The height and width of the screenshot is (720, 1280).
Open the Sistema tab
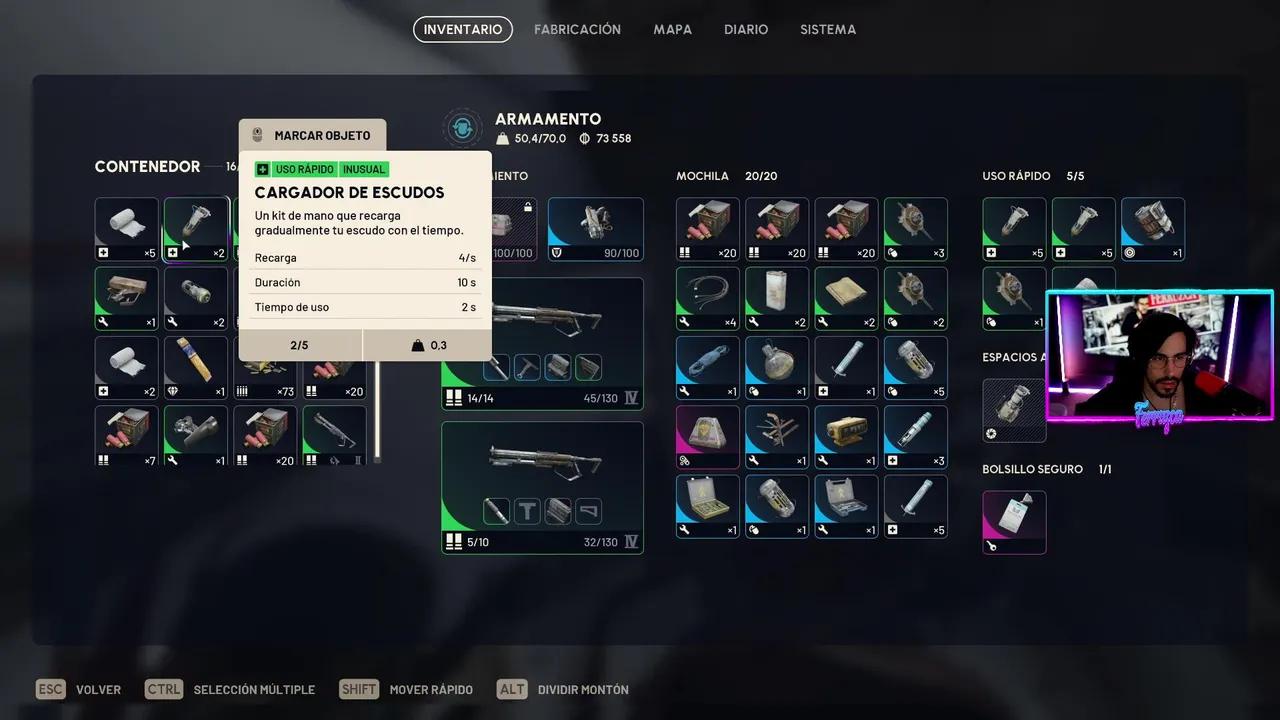[x=827, y=30]
